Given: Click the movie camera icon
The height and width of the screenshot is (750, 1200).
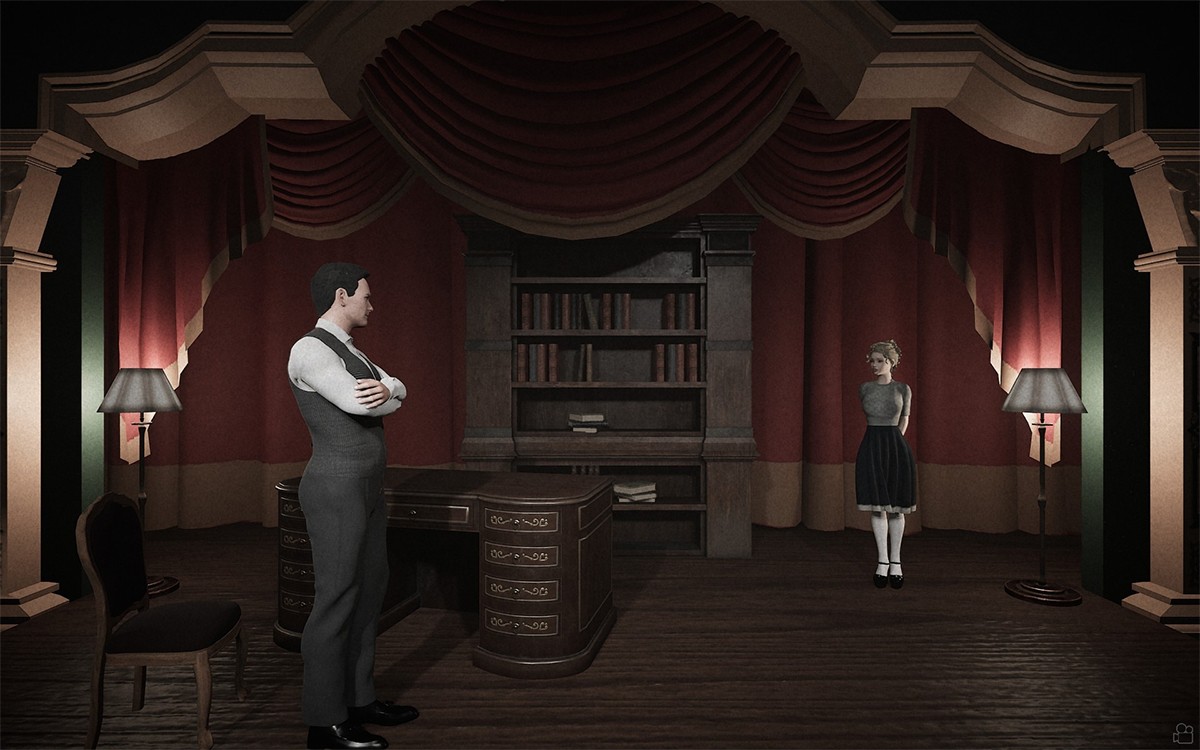Looking at the screenshot, I should 1183,731.
